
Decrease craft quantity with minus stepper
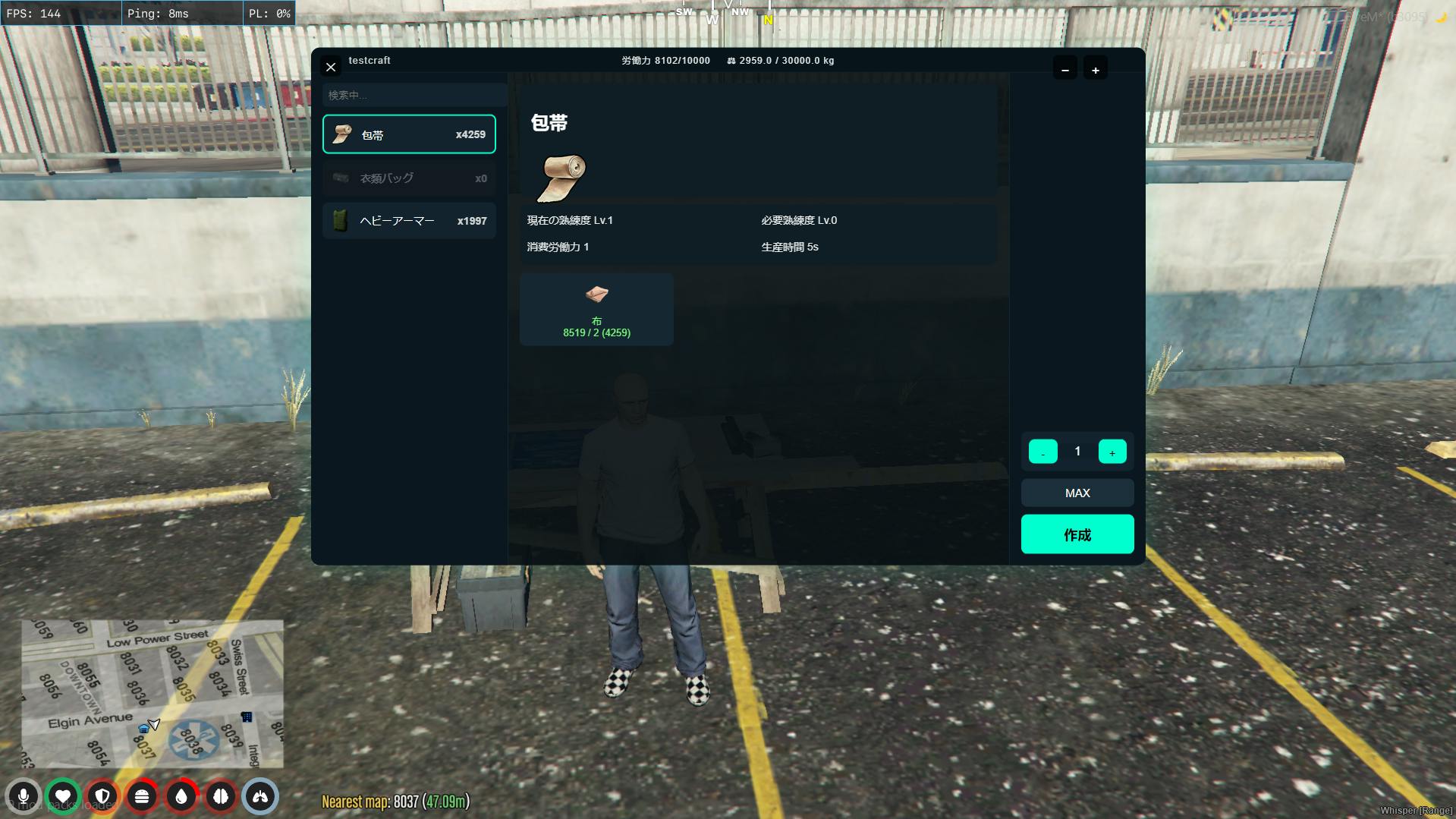click(1042, 452)
